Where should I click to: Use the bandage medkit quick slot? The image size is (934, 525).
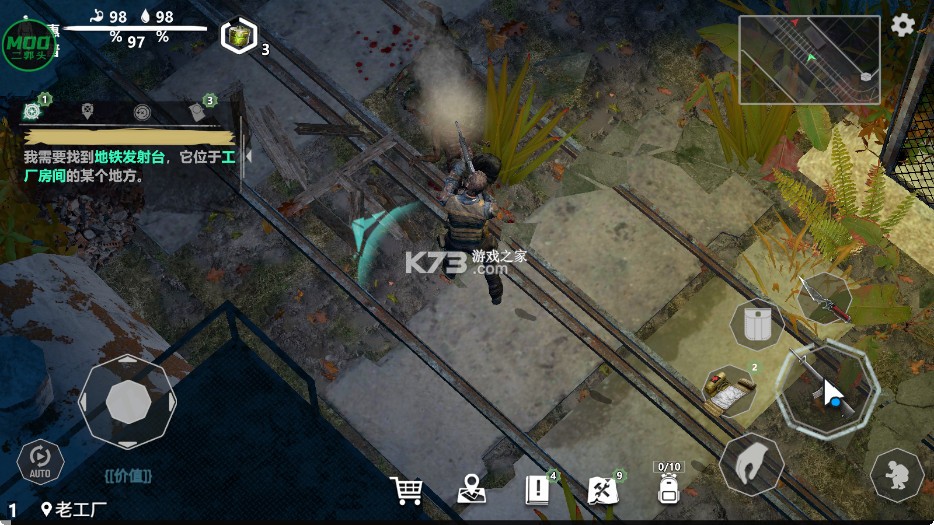click(x=729, y=390)
